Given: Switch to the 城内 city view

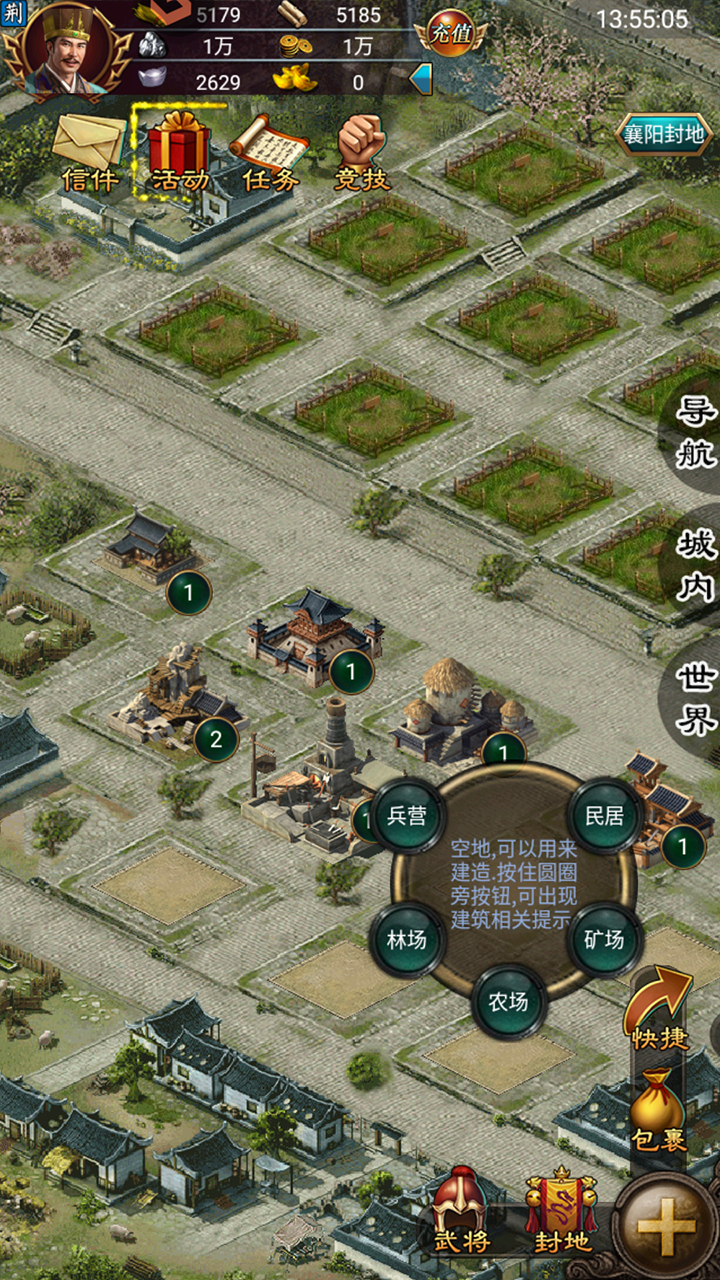Looking at the screenshot, I should 696,565.
